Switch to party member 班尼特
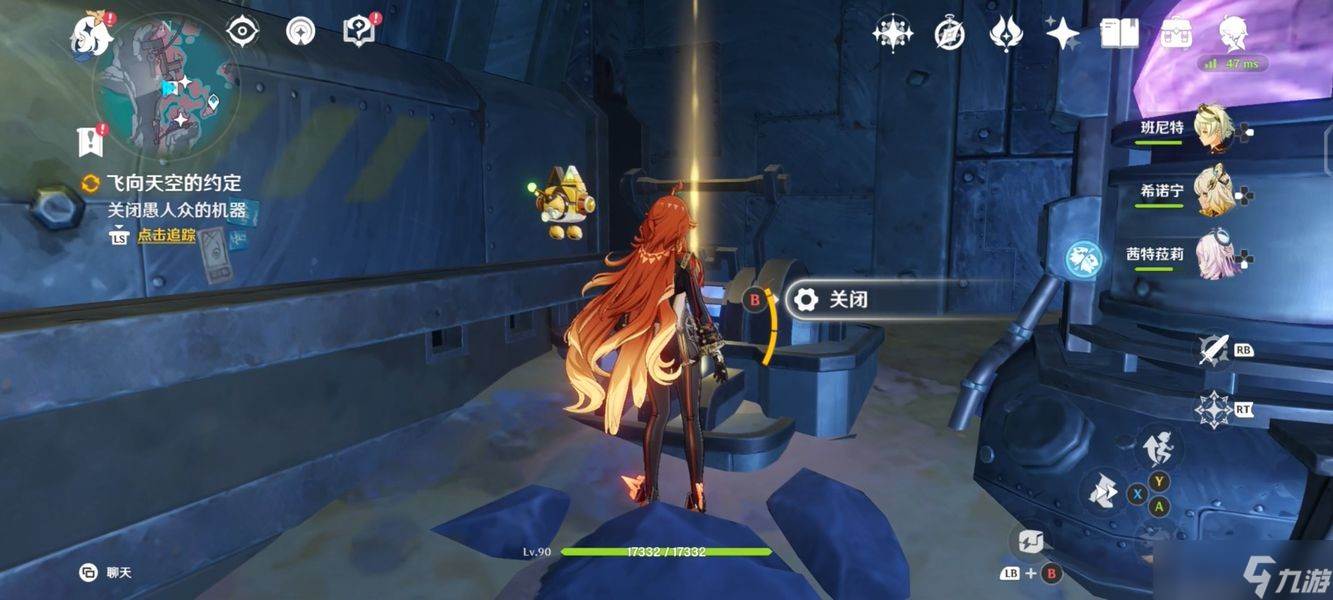 pyautogui.click(x=1213, y=129)
